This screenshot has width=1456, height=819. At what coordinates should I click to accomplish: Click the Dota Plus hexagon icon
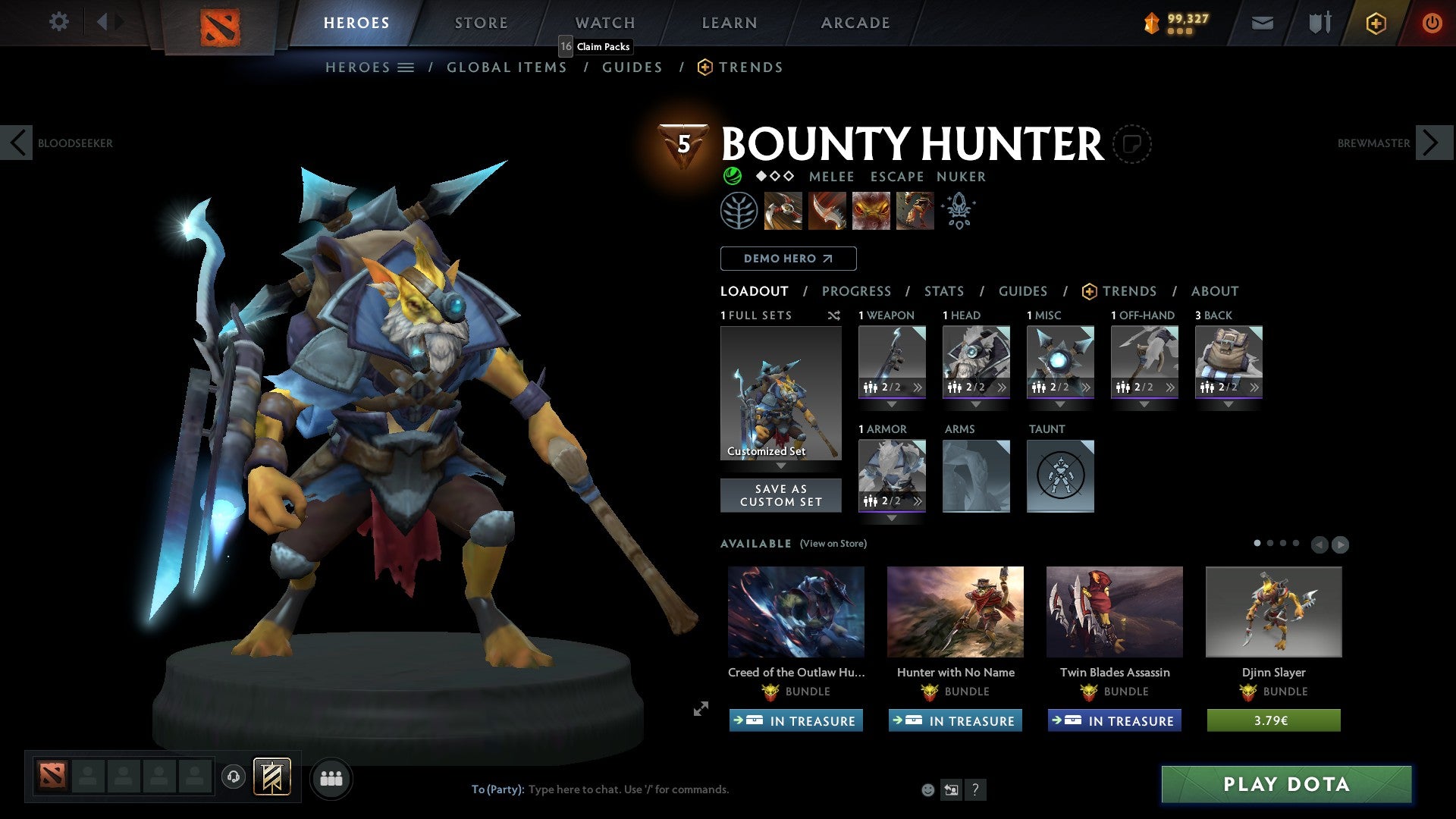(x=1375, y=23)
